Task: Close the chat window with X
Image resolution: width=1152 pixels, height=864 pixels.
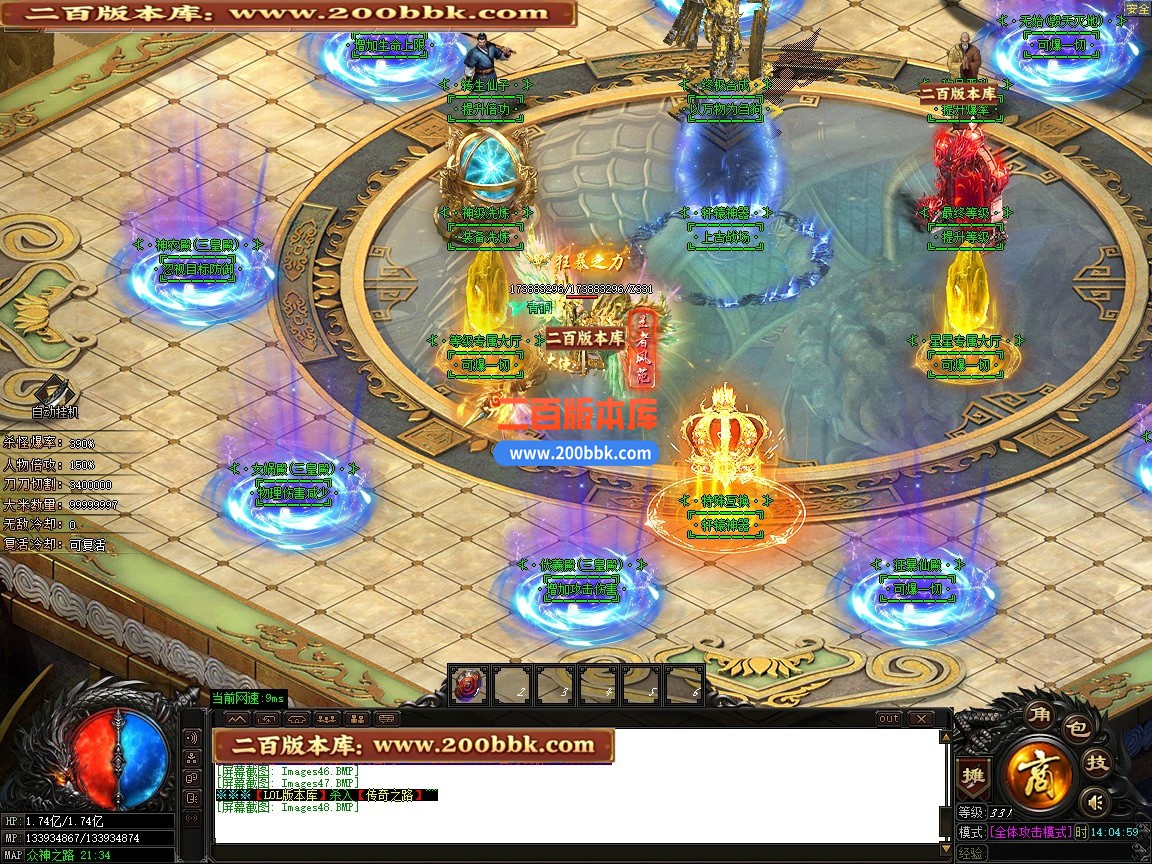Action: pos(920,719)
